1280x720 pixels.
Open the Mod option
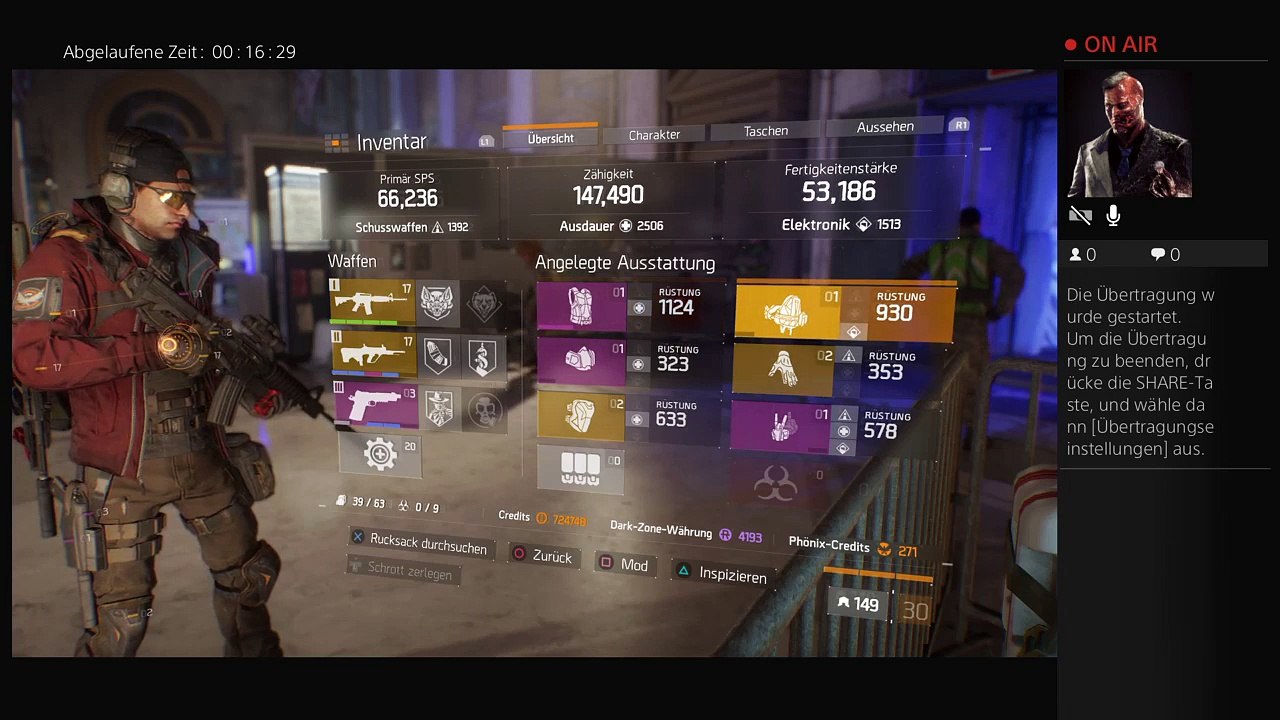[x=624, y=565]
